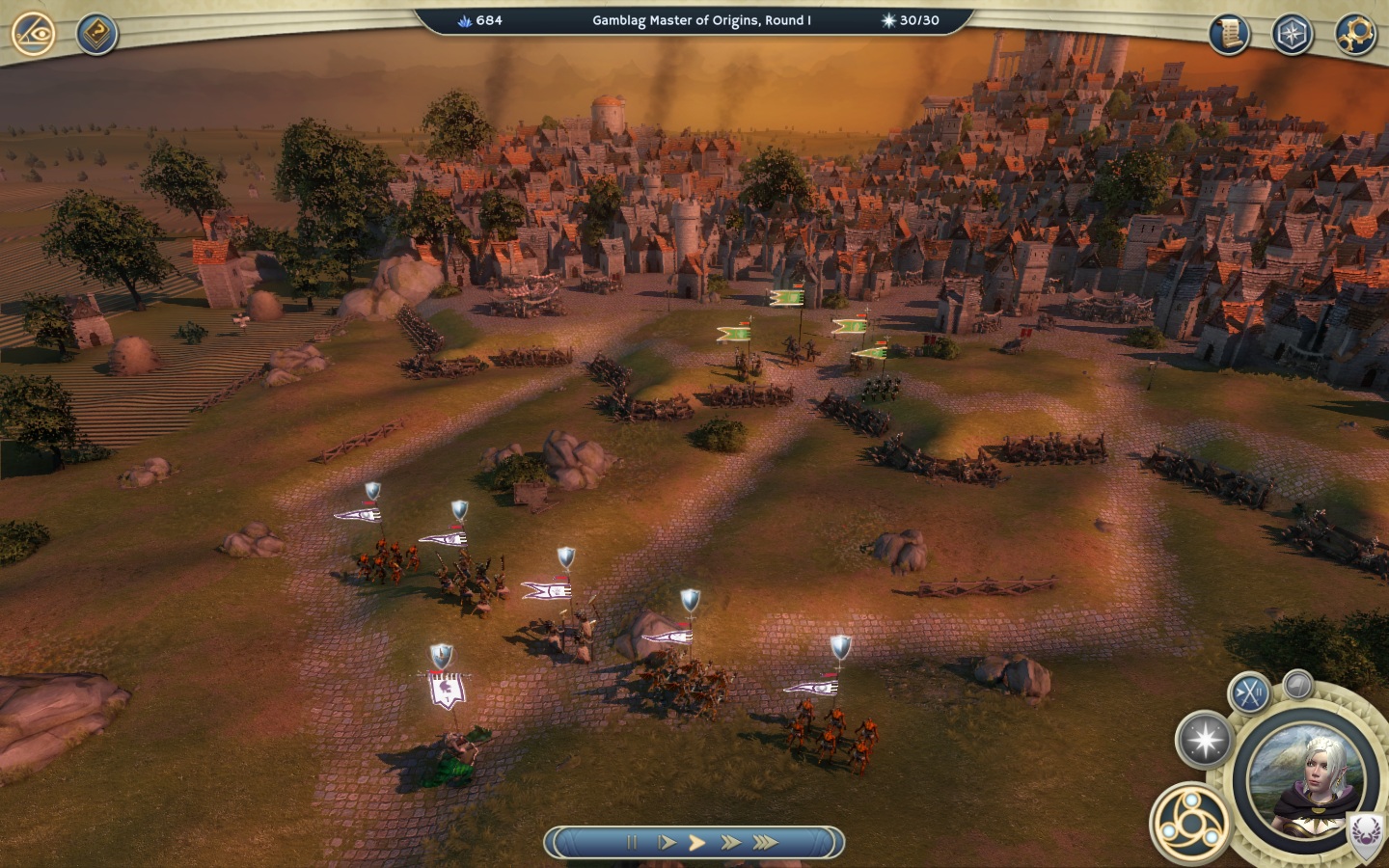Toggle the eye observer icon
Image resolution: width=1389 pixels, height=868 pixels.
click(33, 34)
